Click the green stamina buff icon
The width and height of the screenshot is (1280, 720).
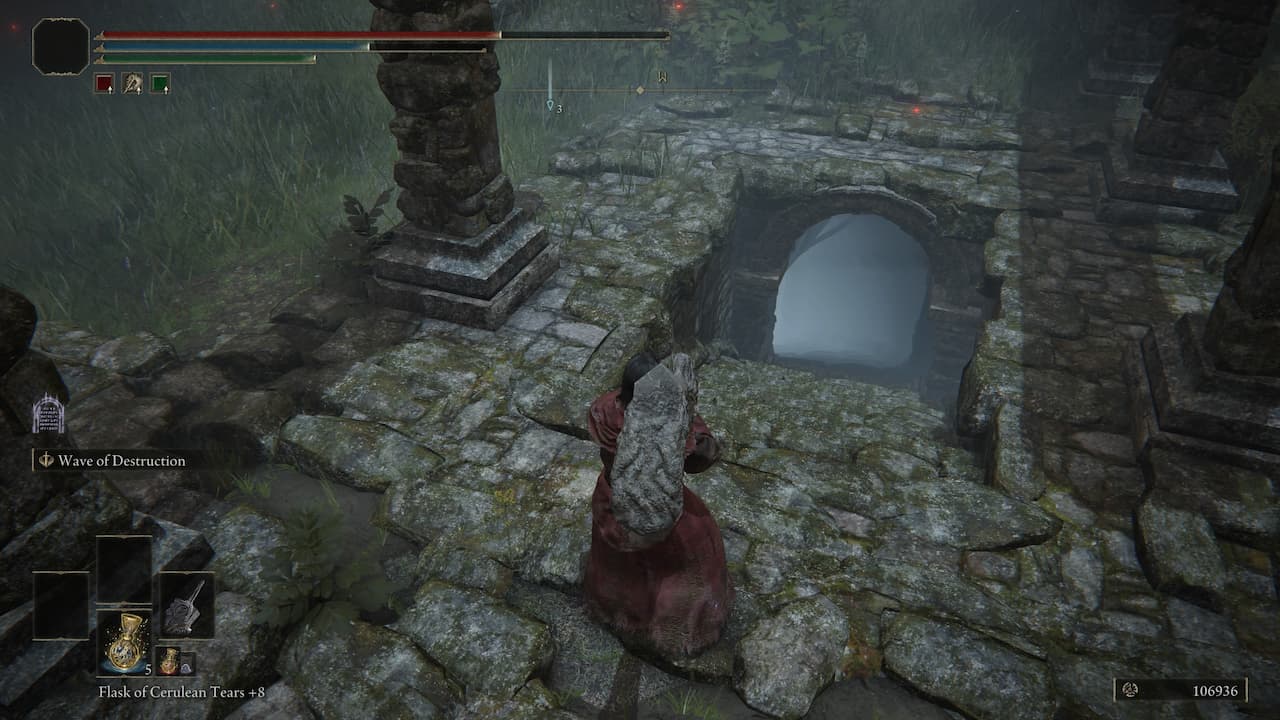(160, 82)
